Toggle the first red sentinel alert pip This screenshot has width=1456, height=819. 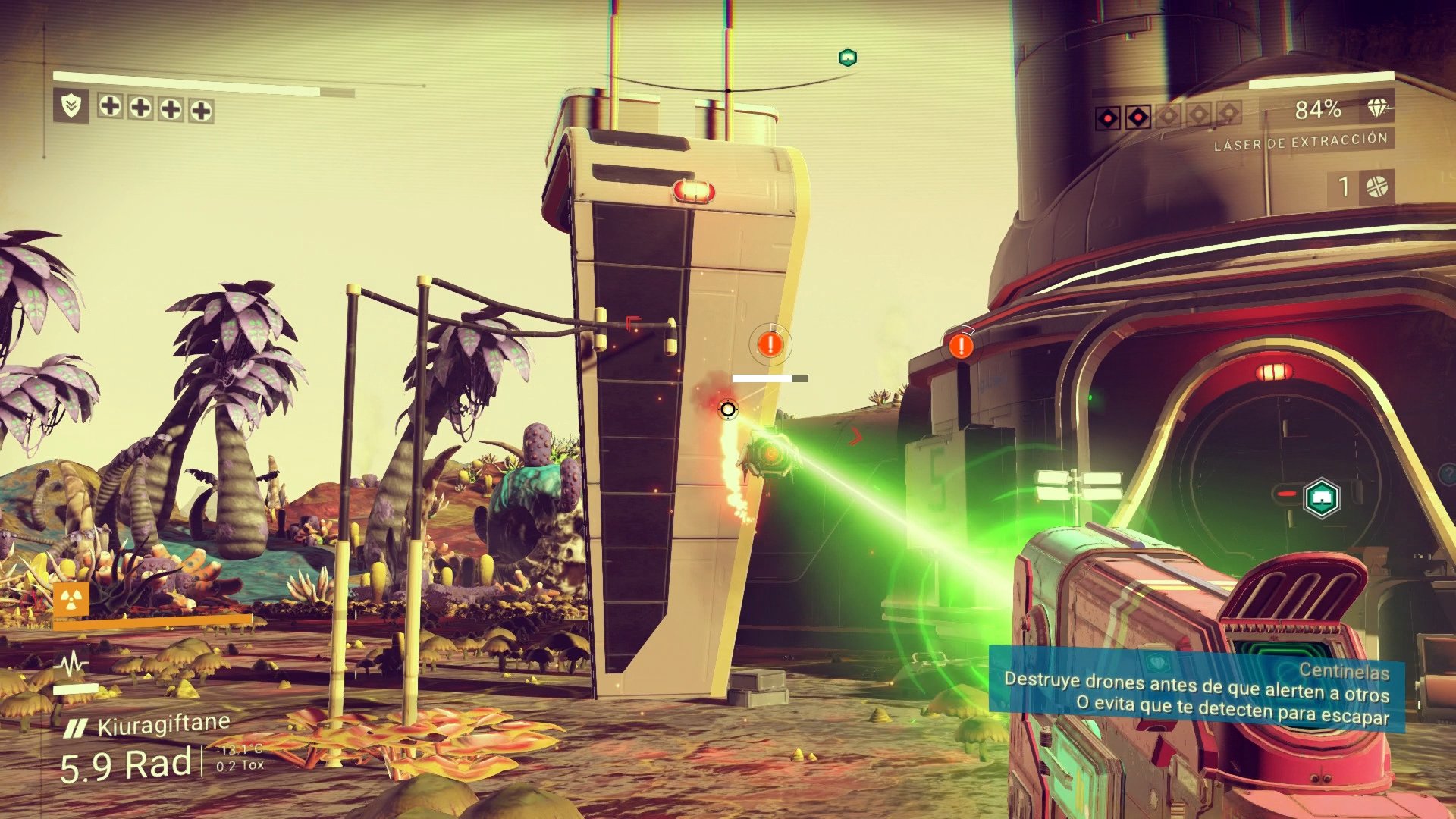click(x=1106, y=115)
